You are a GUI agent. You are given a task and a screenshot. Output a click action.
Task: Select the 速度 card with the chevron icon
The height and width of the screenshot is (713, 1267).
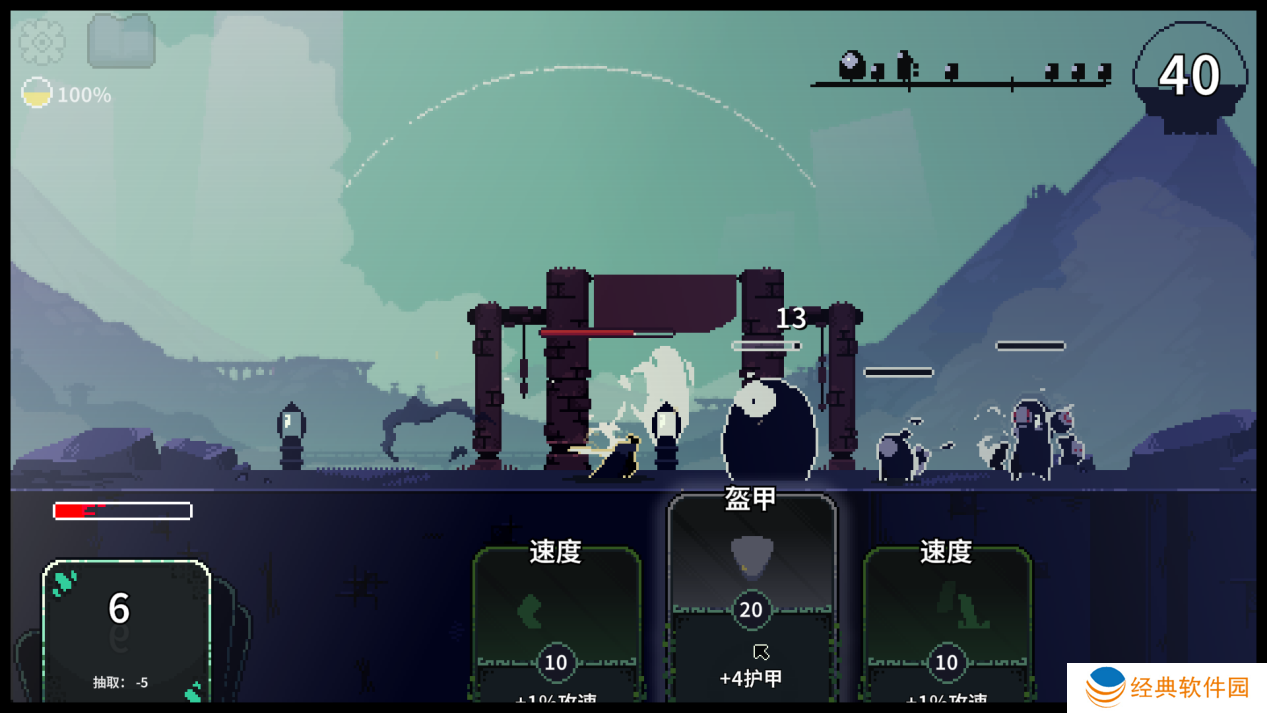point(556,622)
